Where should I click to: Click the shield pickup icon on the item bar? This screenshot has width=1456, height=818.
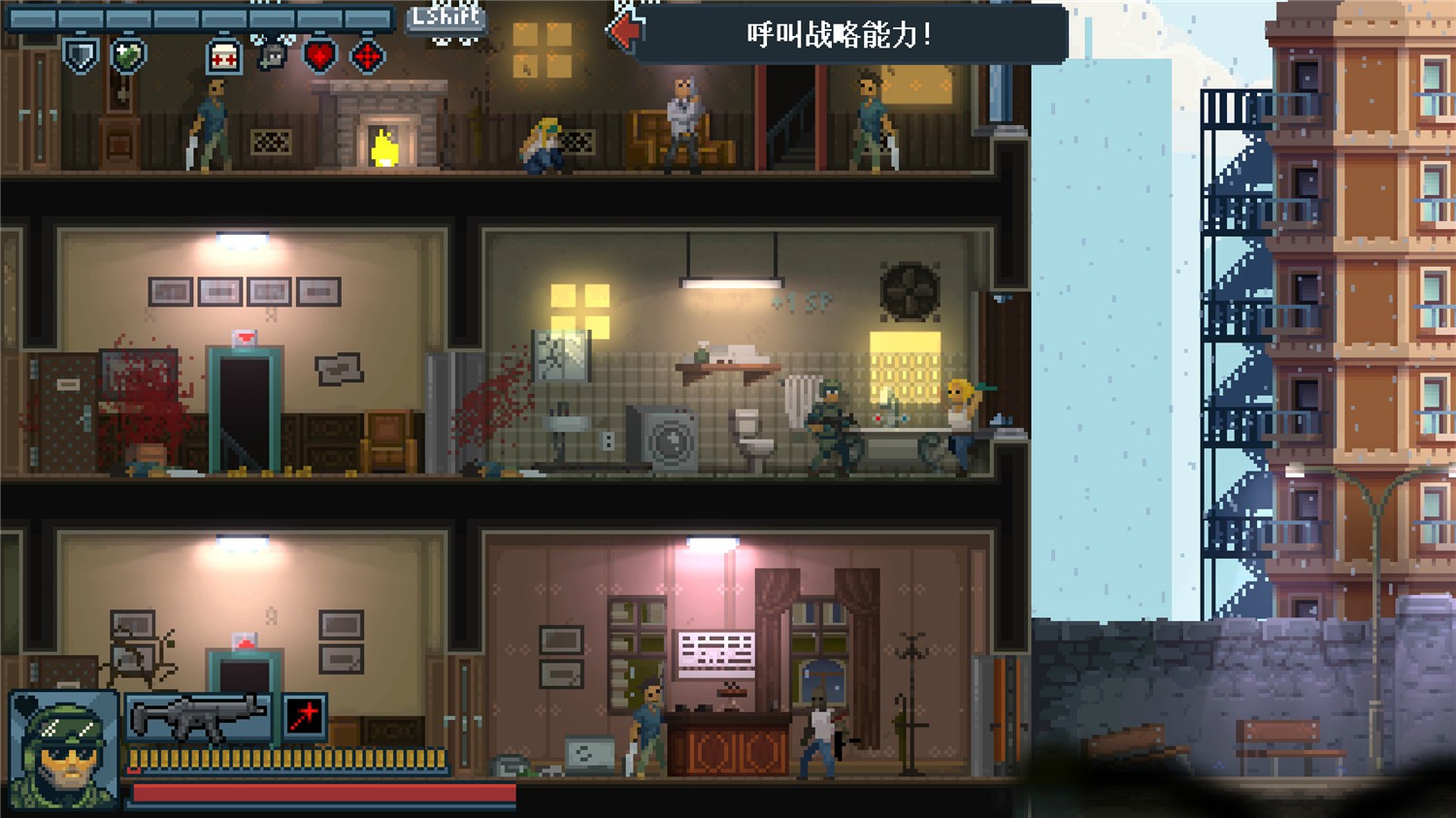click(82, 55)
